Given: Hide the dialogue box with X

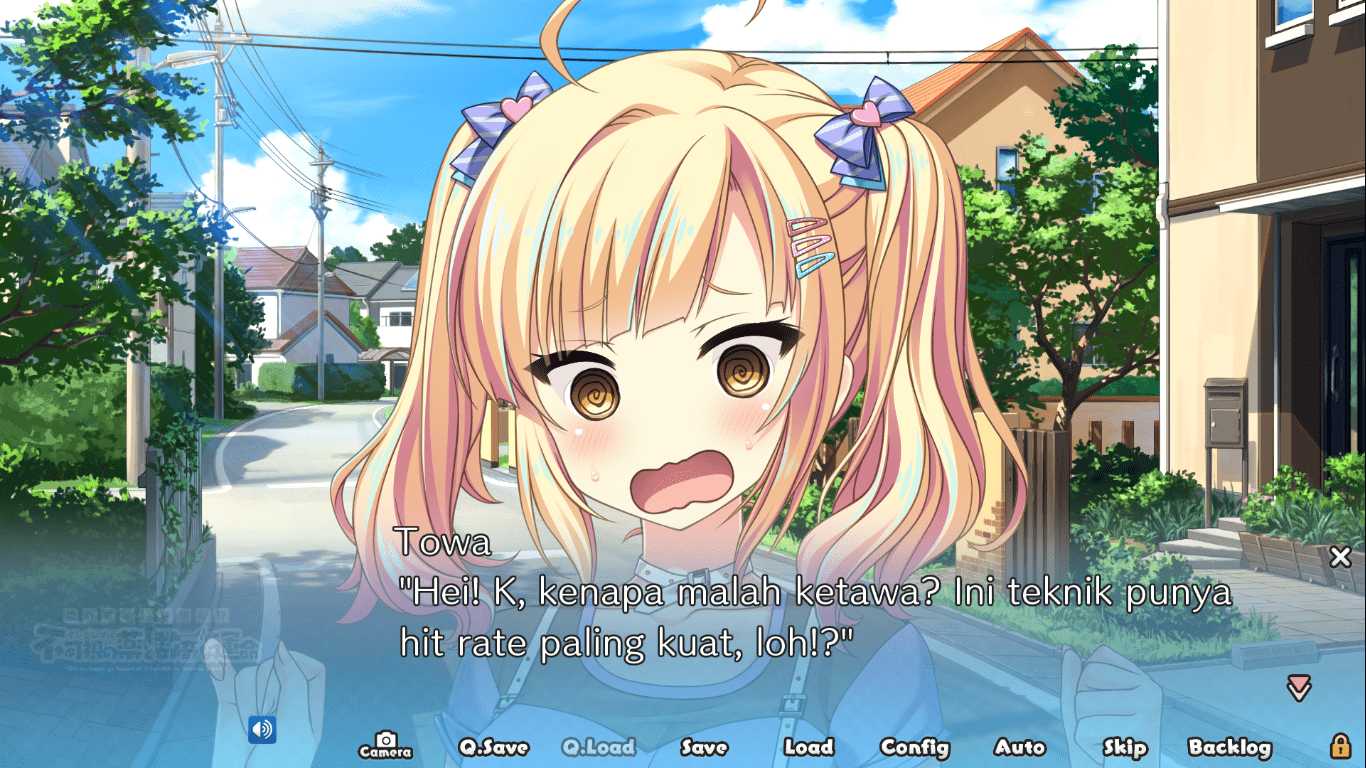Looking at the screenshot, I should click(x=1340, y=557).
